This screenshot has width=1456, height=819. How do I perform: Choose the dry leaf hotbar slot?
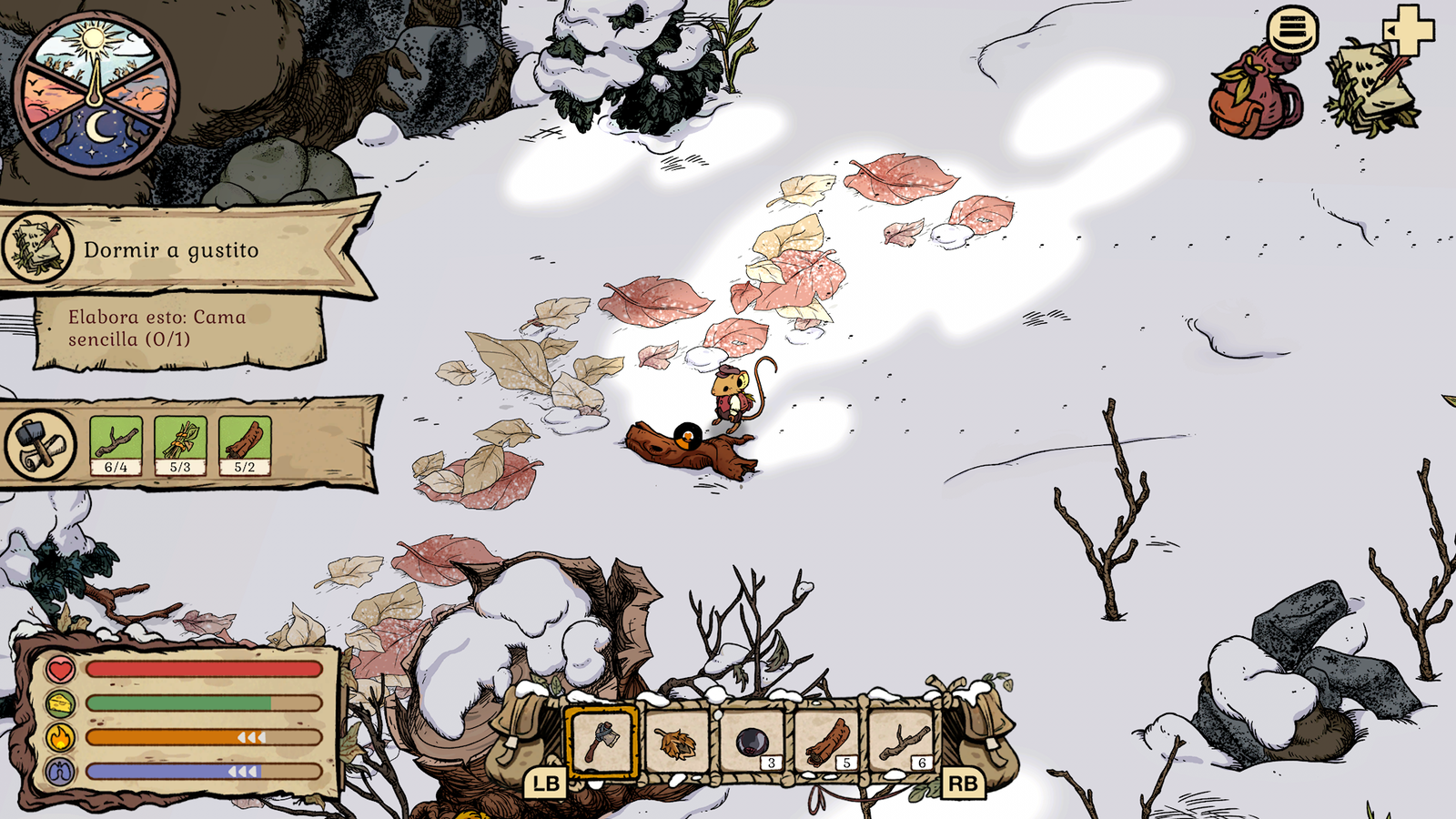click(676, 741)
